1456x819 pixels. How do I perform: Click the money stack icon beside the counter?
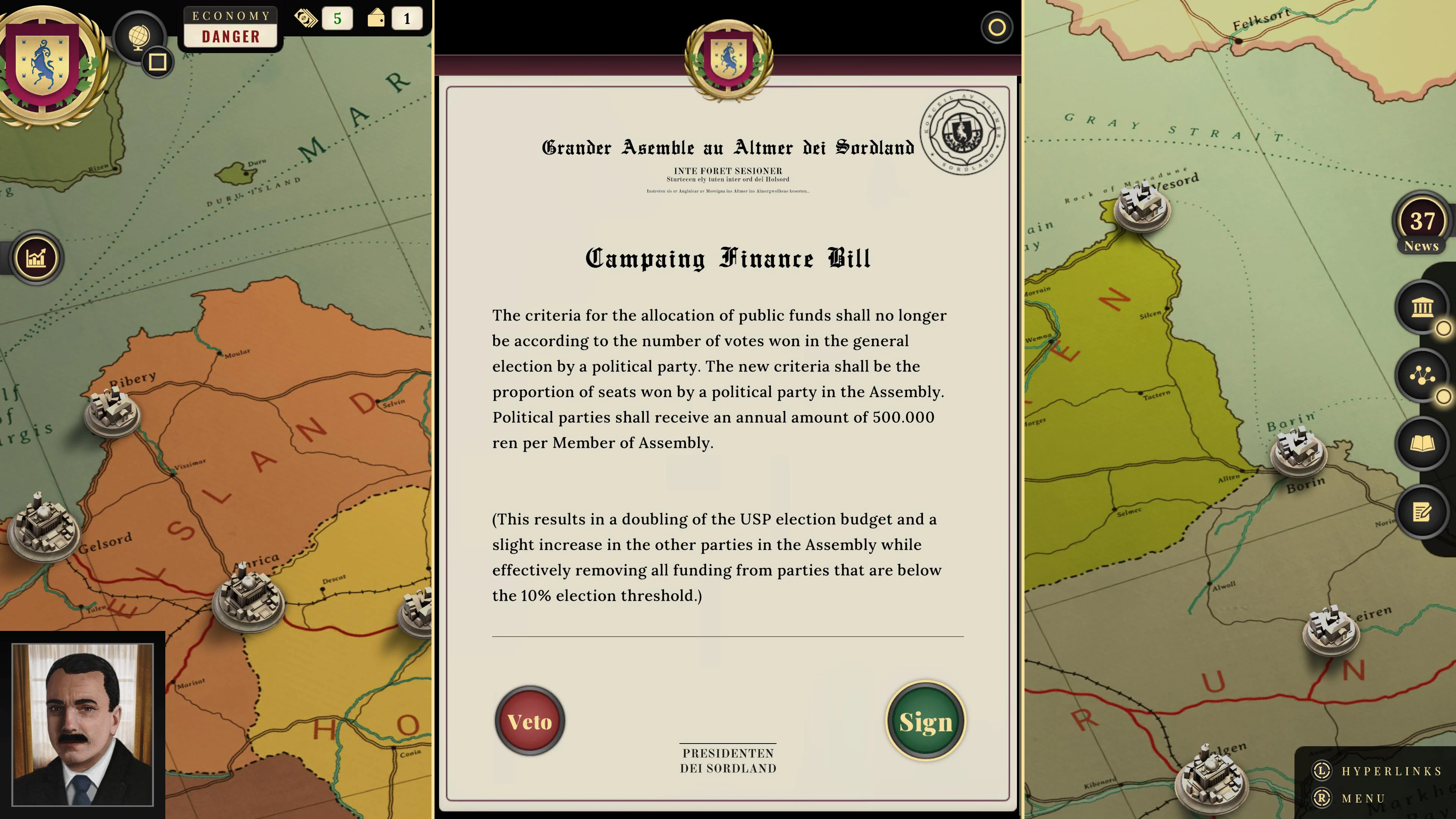coord(305,18)
